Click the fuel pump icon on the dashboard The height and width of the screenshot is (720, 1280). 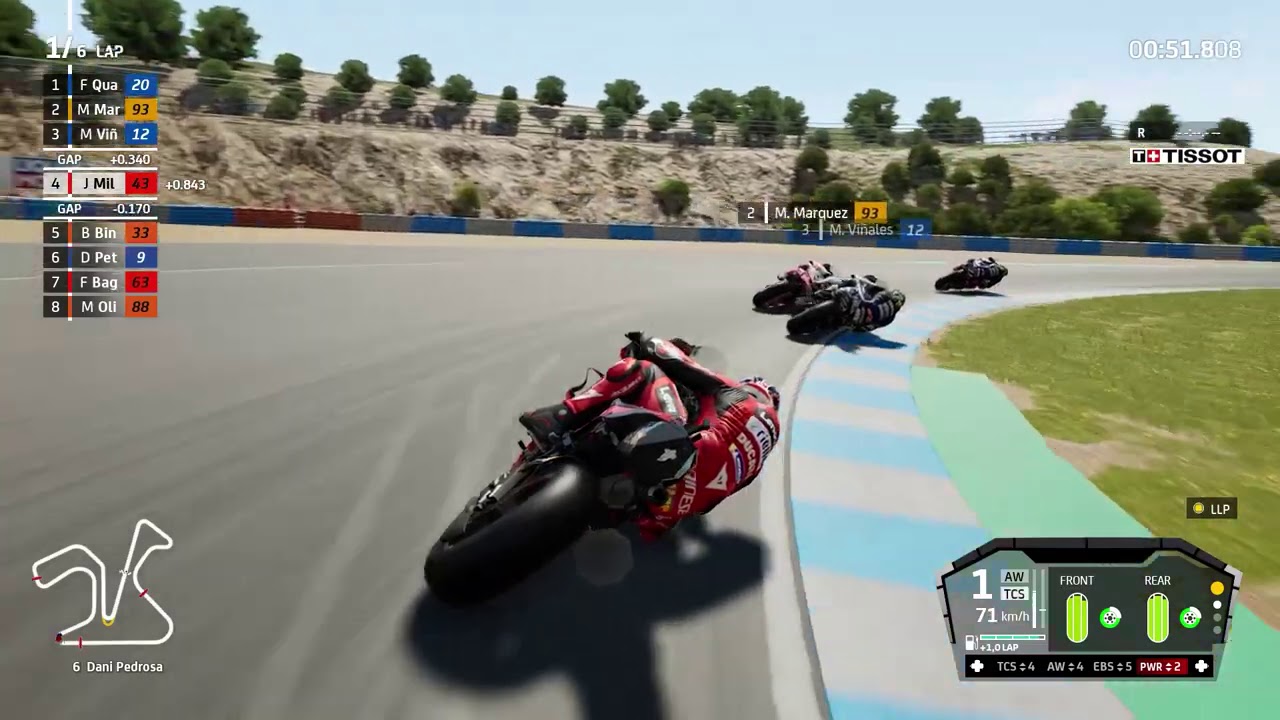point(970,642)
